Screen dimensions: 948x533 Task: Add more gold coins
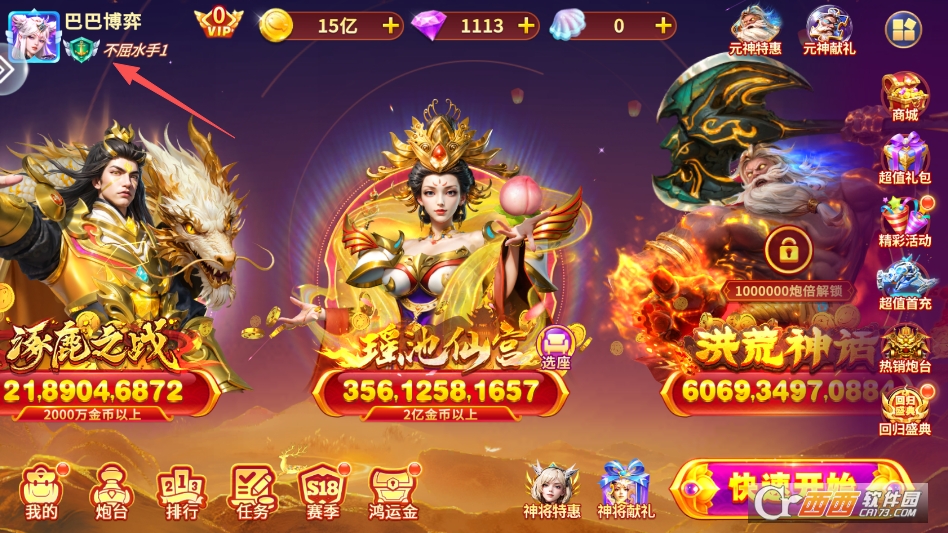[x=389, y=25]
